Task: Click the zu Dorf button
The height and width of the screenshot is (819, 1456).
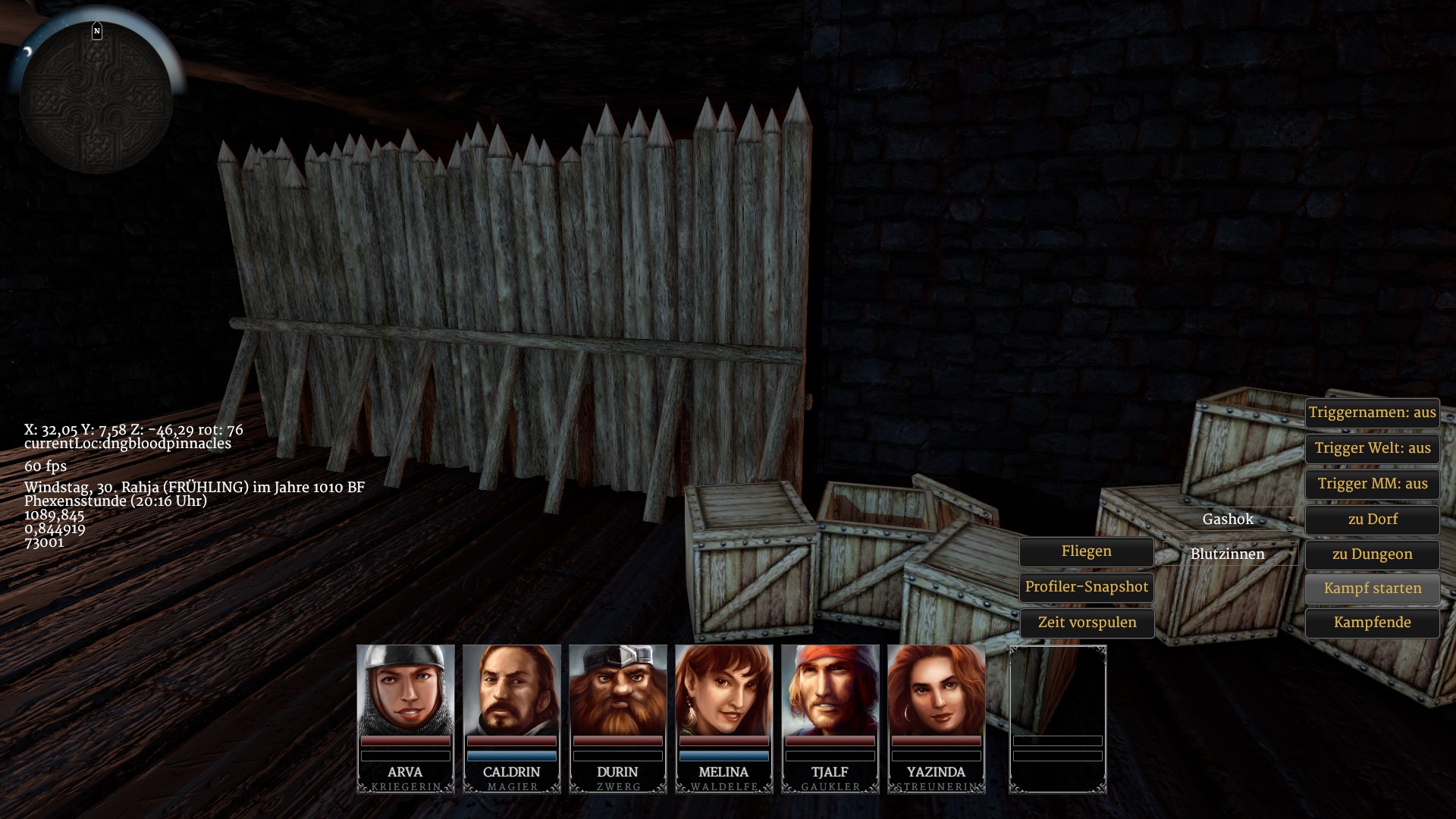Action: [1372, 519]
